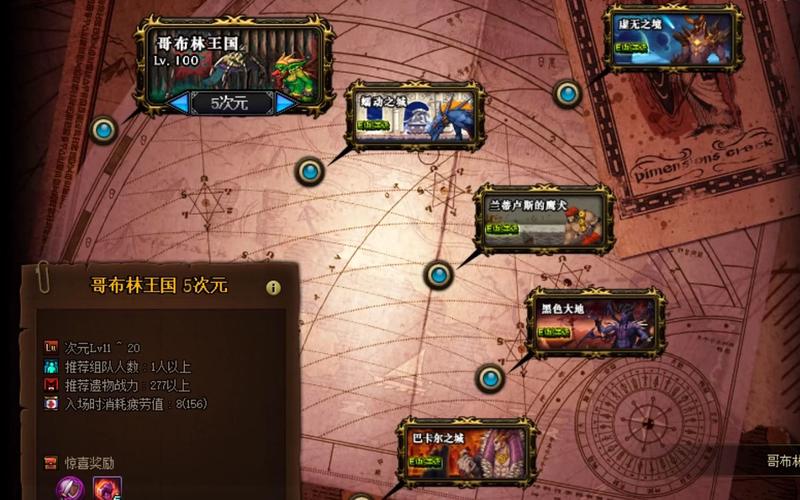Image resolution: width=800 pixels, height=500 pixels.
Task: Increase dimension level with the right arrow
Action: coord(286,103)
